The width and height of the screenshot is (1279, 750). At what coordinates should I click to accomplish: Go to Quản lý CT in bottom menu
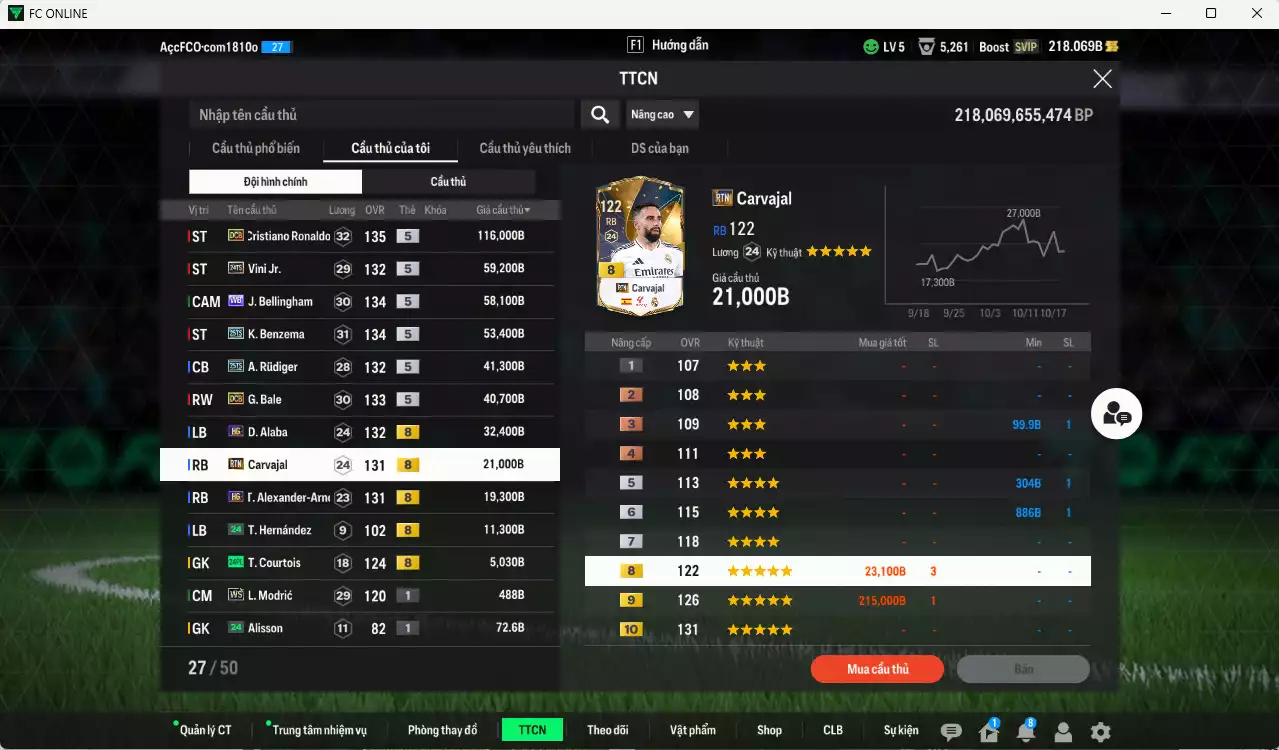click(x=205, y=730)
